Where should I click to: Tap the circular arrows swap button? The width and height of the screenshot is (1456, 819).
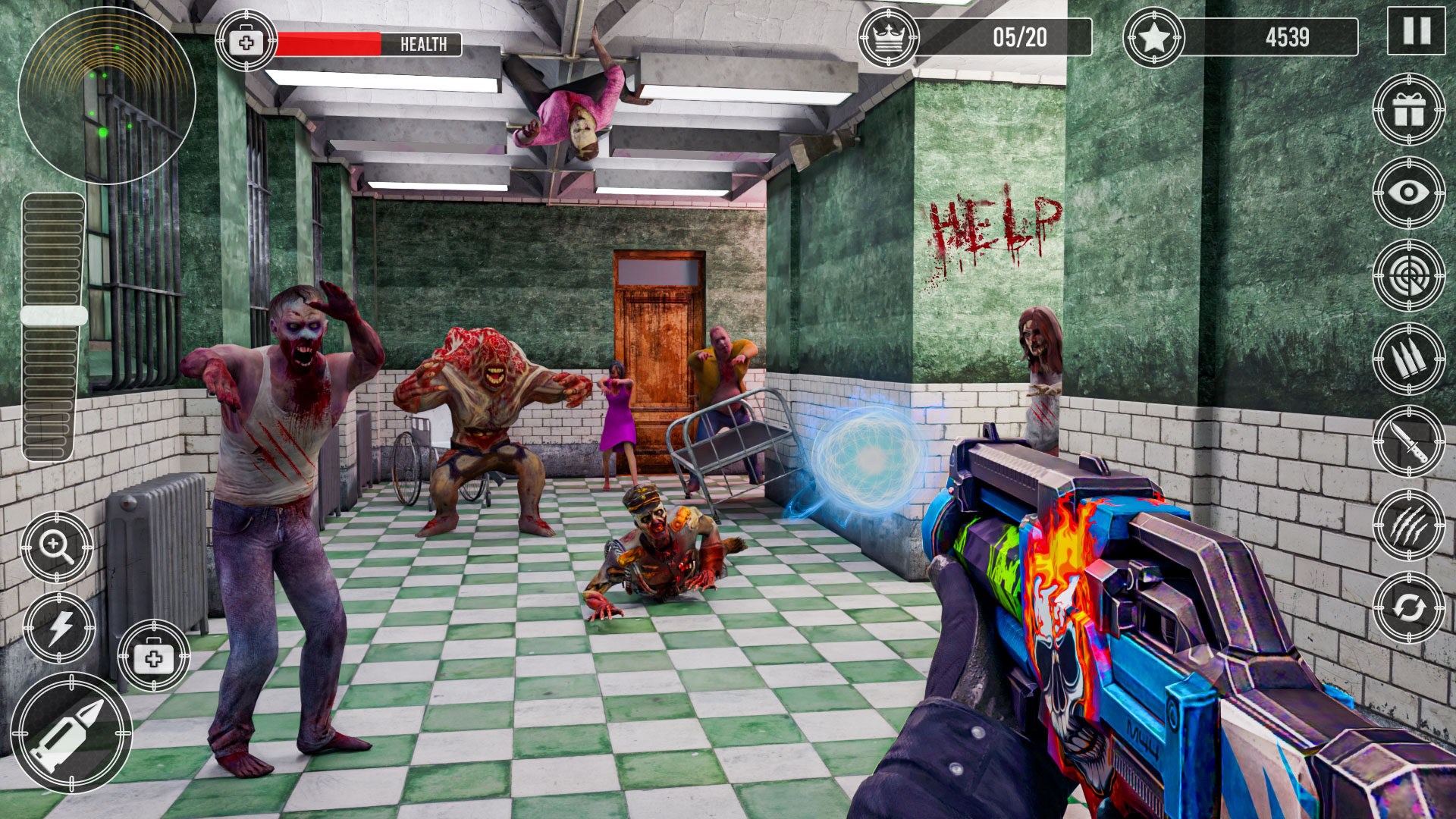coord(1408,607)
